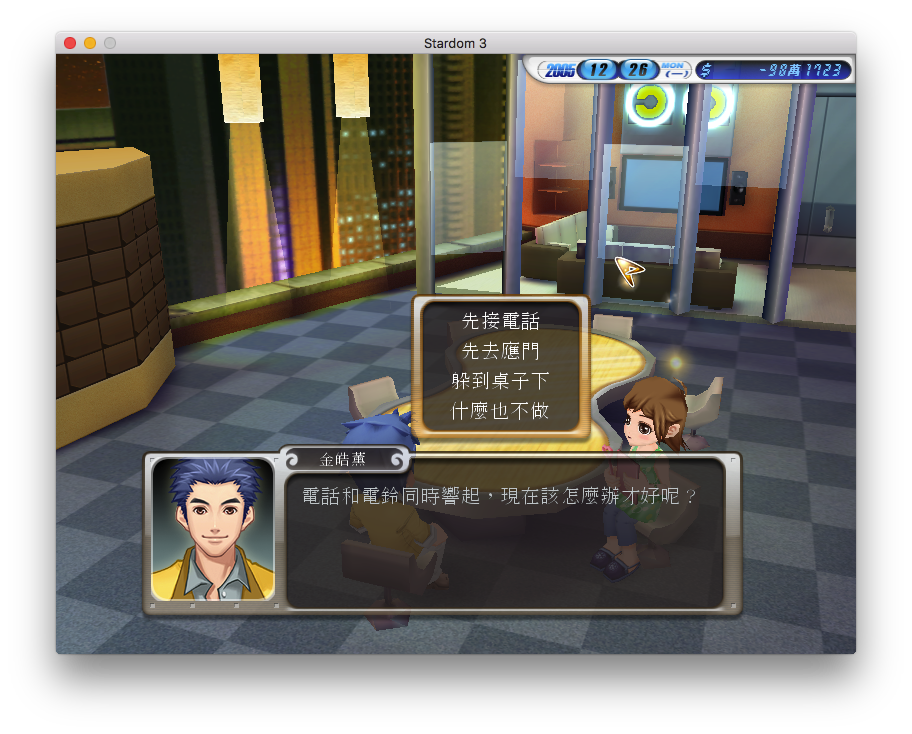The width and height of the screenshot is (912, 734).
Task: Minimize the Stardom 3 window
Action: click(x=90, y=43)
